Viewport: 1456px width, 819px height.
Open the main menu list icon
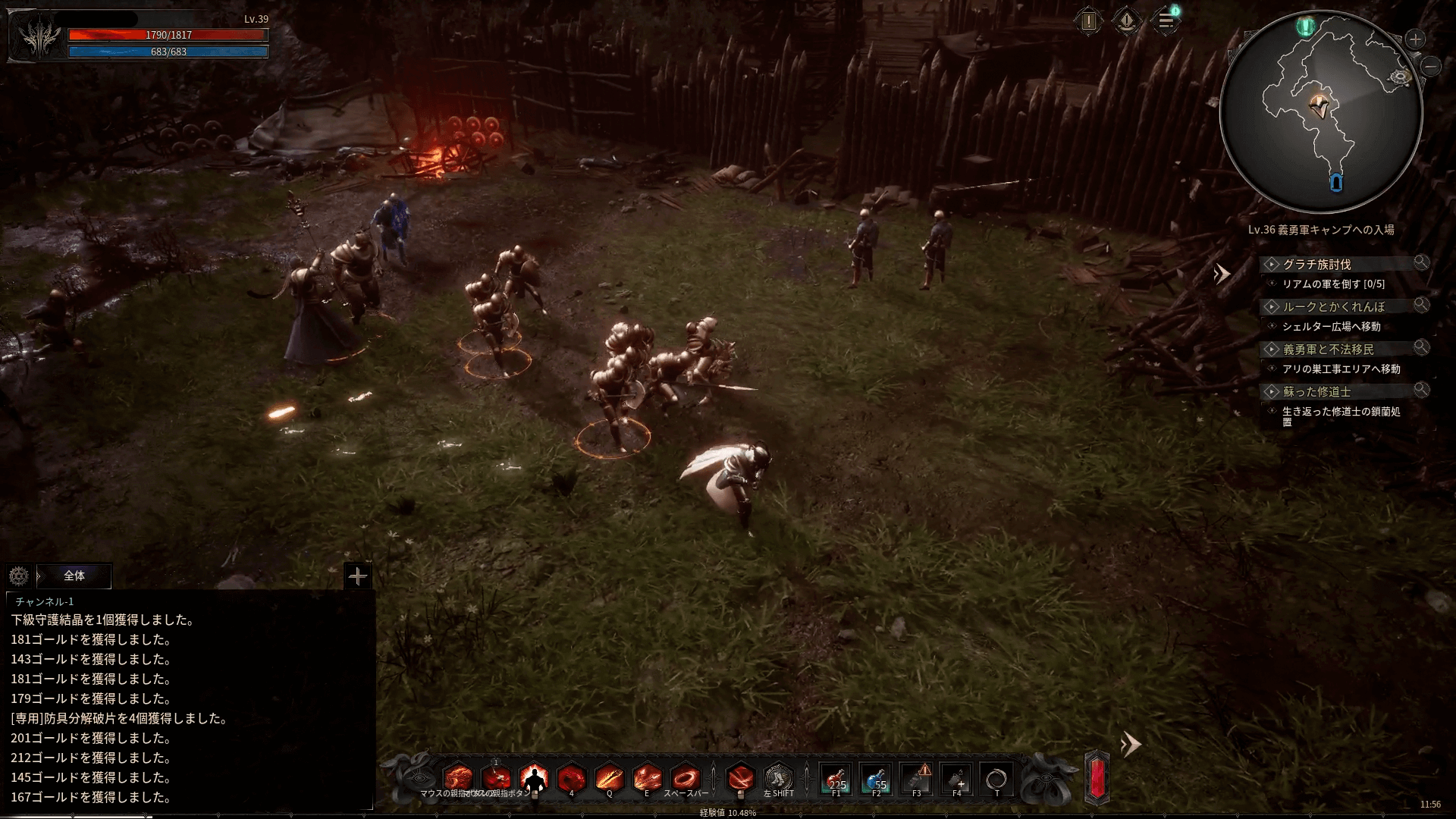[1166, 21]
